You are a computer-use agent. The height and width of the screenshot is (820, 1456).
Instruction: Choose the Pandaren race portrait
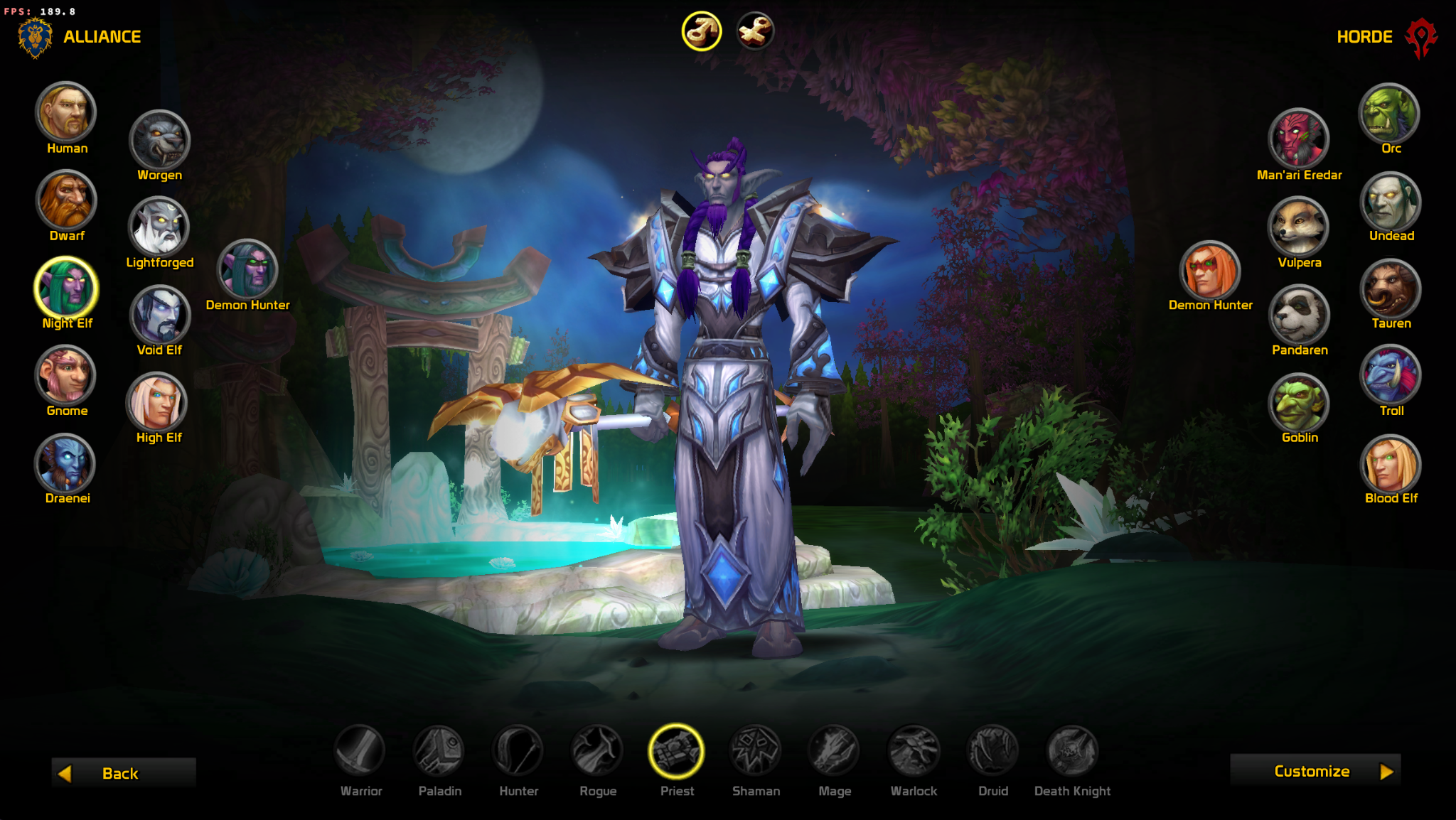(1299, 314)
